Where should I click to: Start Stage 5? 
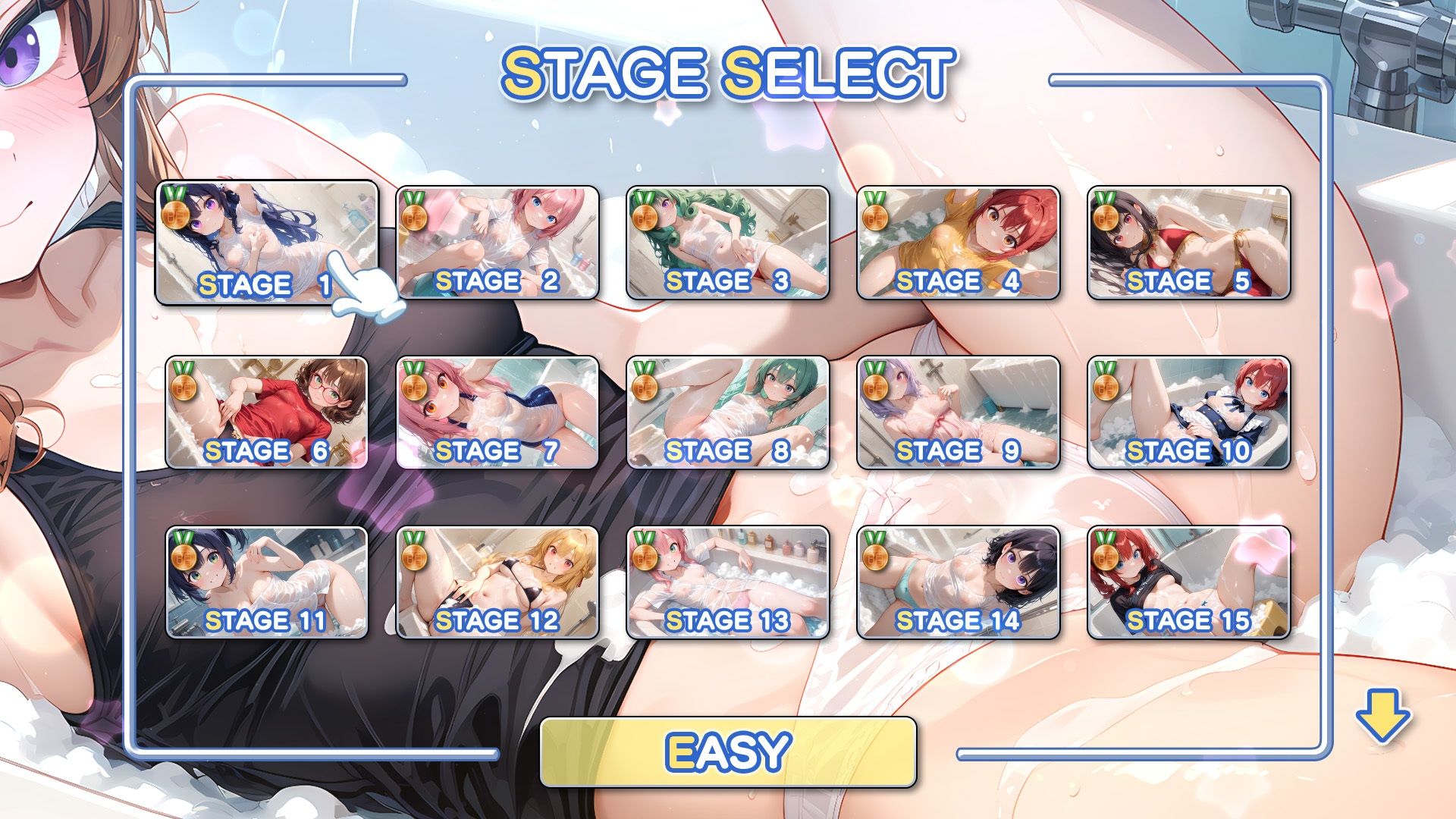coord(1188,243)
